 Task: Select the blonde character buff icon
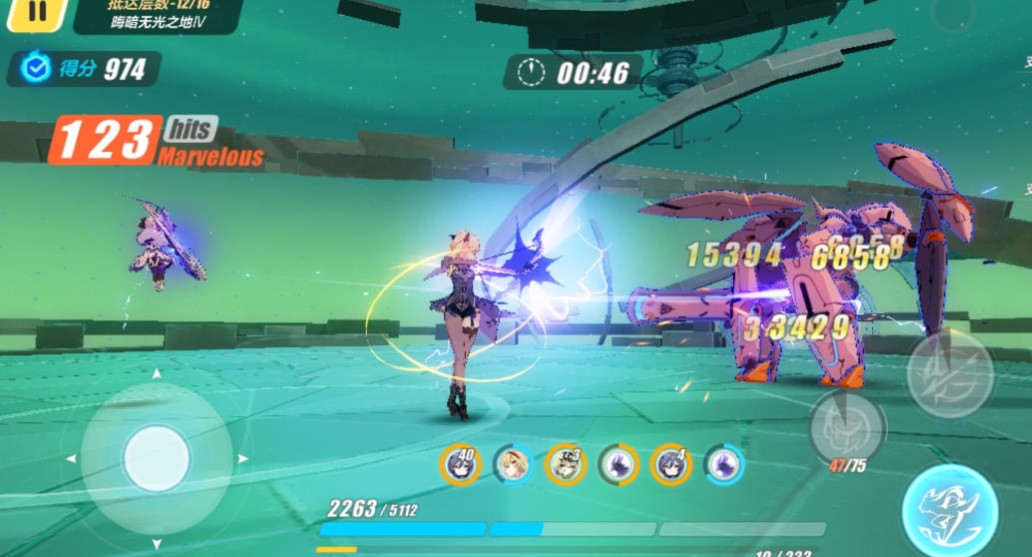coord(513,465)
